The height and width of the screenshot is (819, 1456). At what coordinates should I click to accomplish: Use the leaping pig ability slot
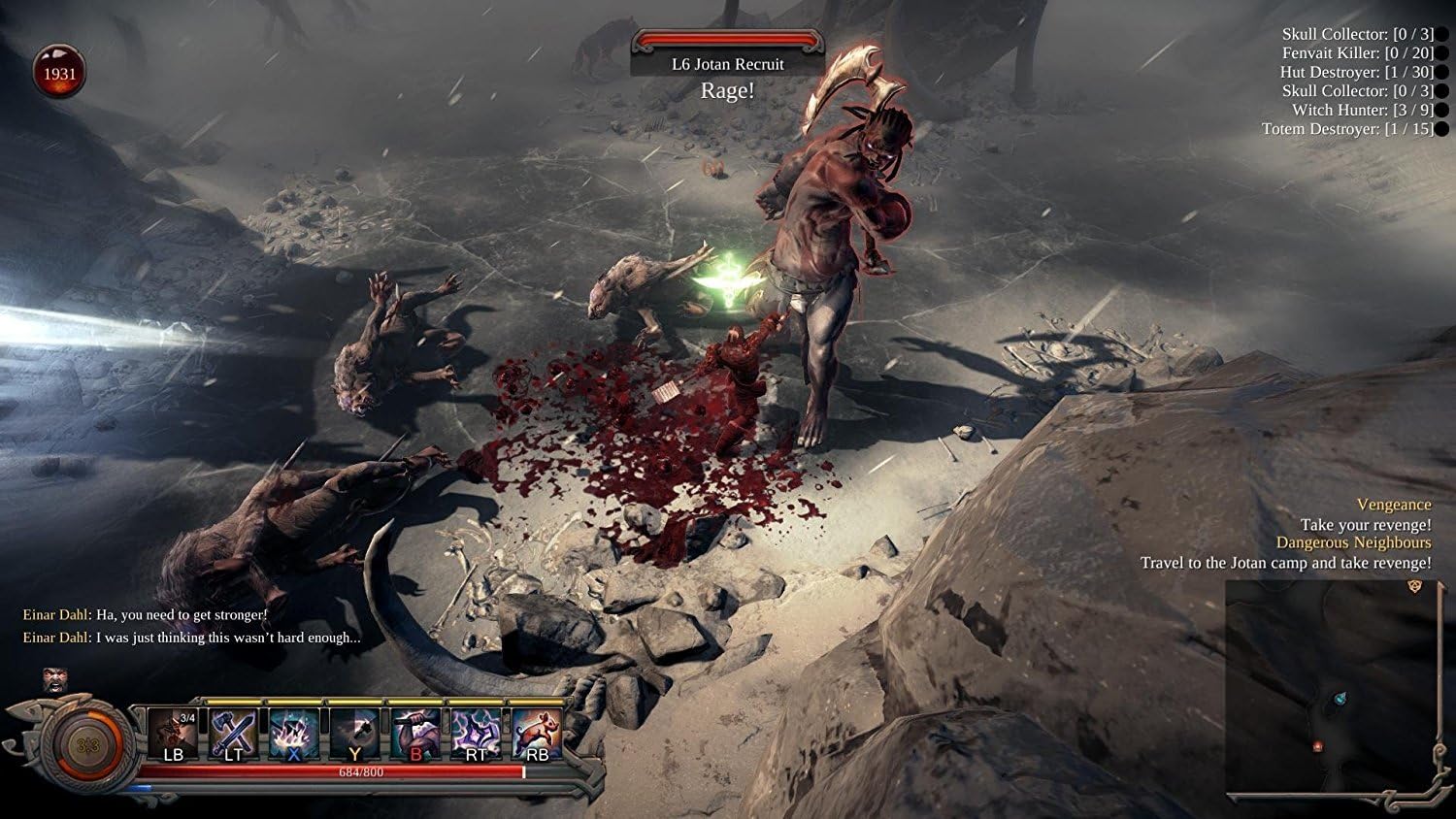pos(537,735)
